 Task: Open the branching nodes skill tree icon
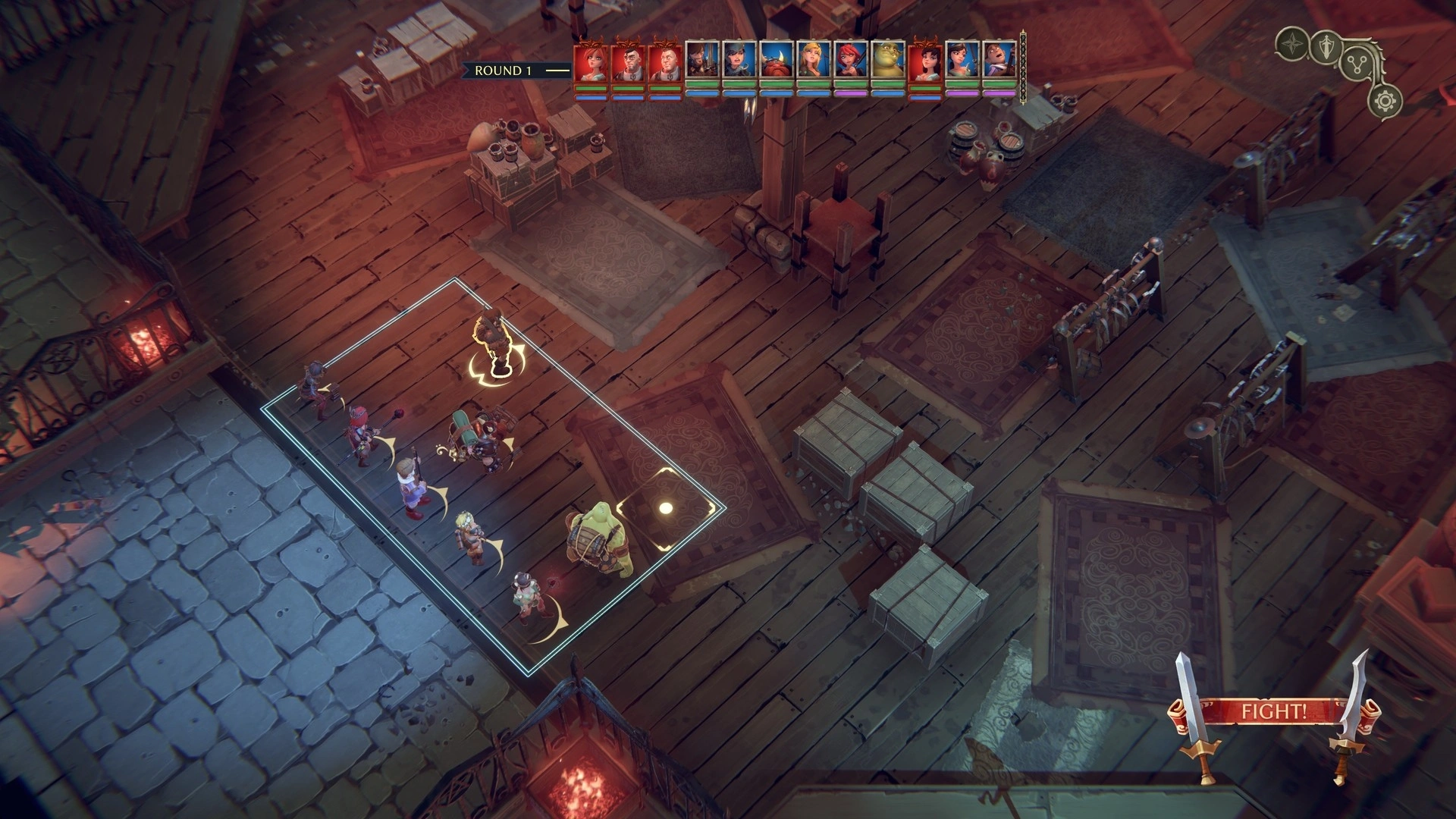(x=1358, y=64)
